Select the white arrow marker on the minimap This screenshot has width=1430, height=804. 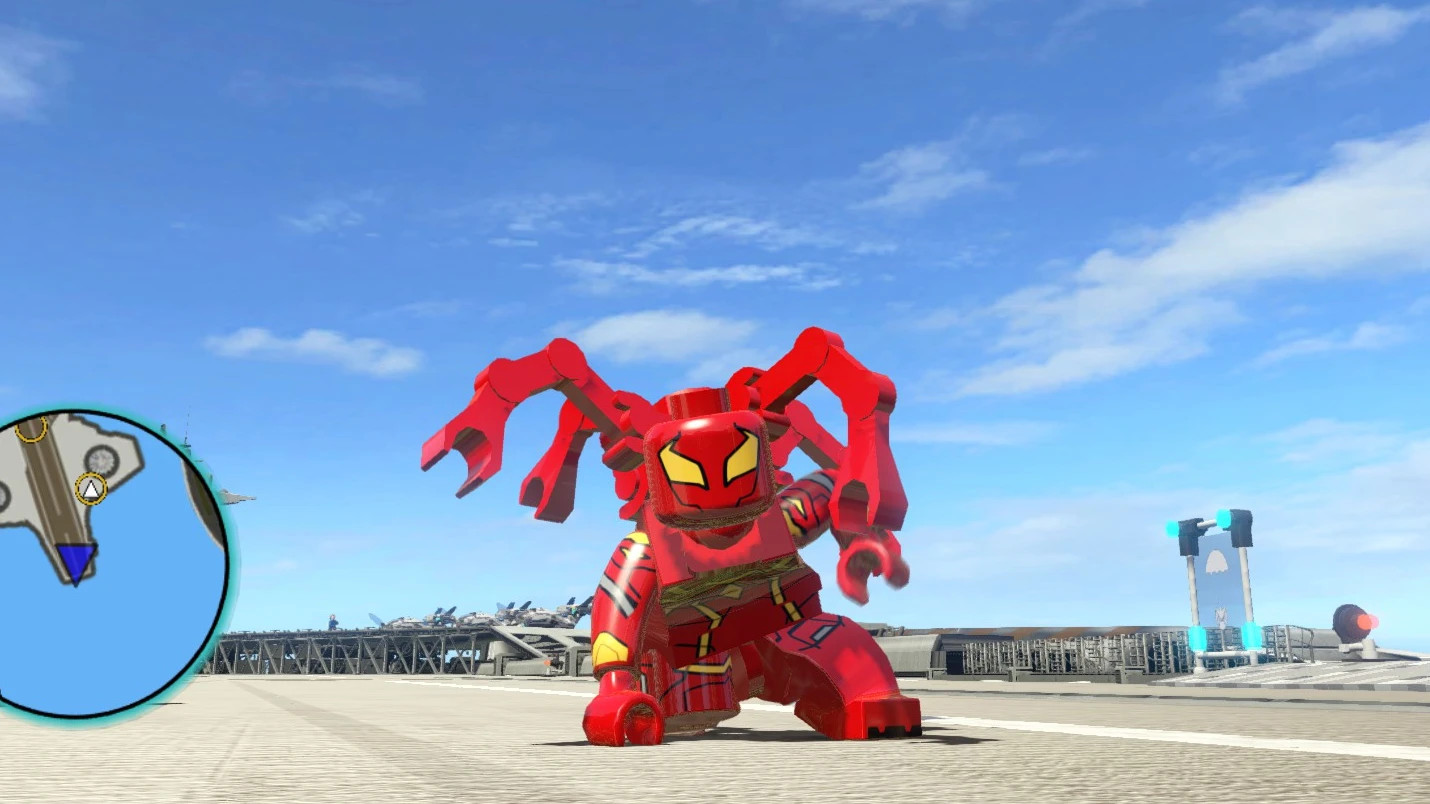pyautogui.click(x=91, y=489)
